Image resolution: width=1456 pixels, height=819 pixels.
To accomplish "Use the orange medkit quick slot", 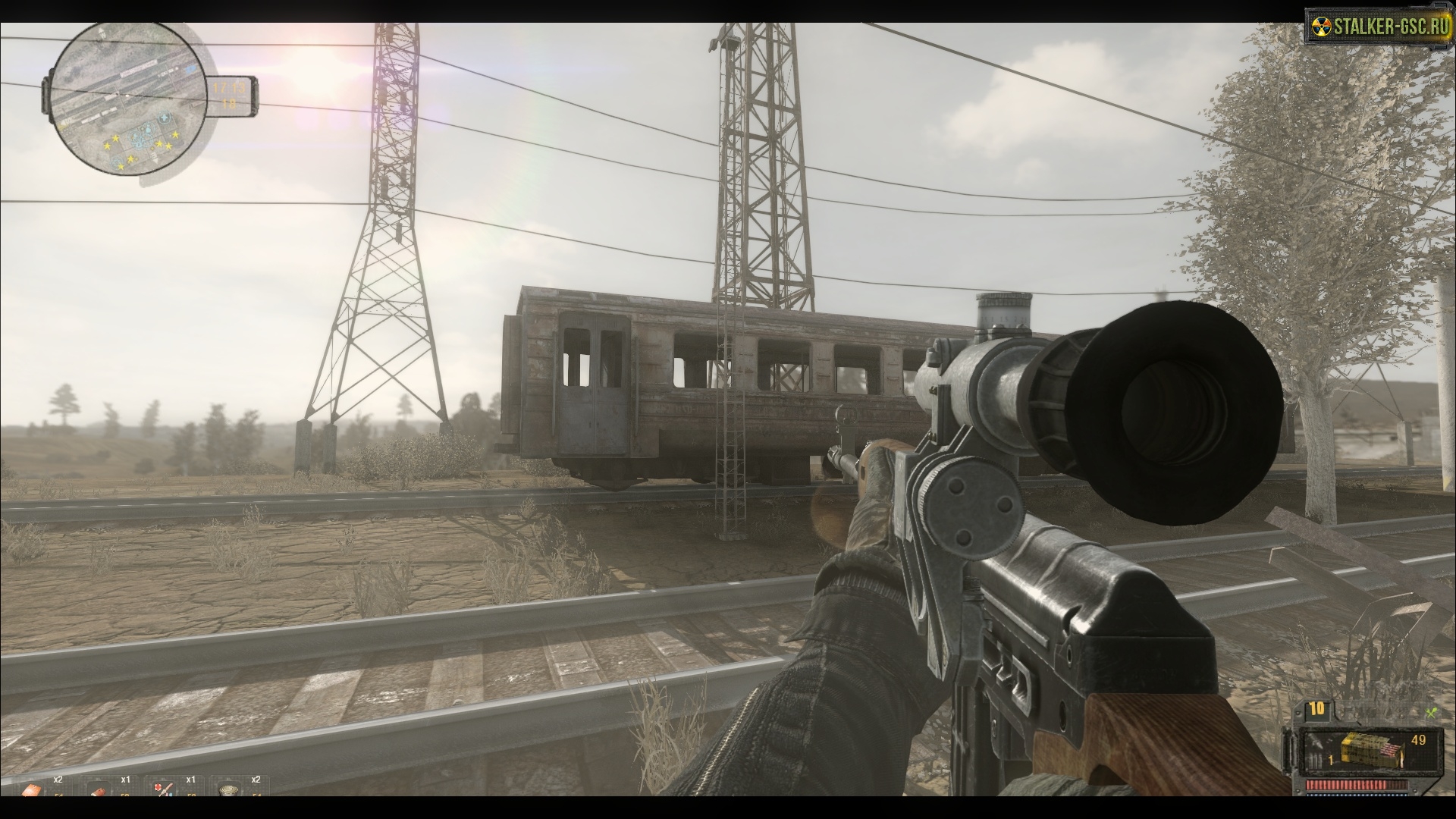I will [31, 791].
